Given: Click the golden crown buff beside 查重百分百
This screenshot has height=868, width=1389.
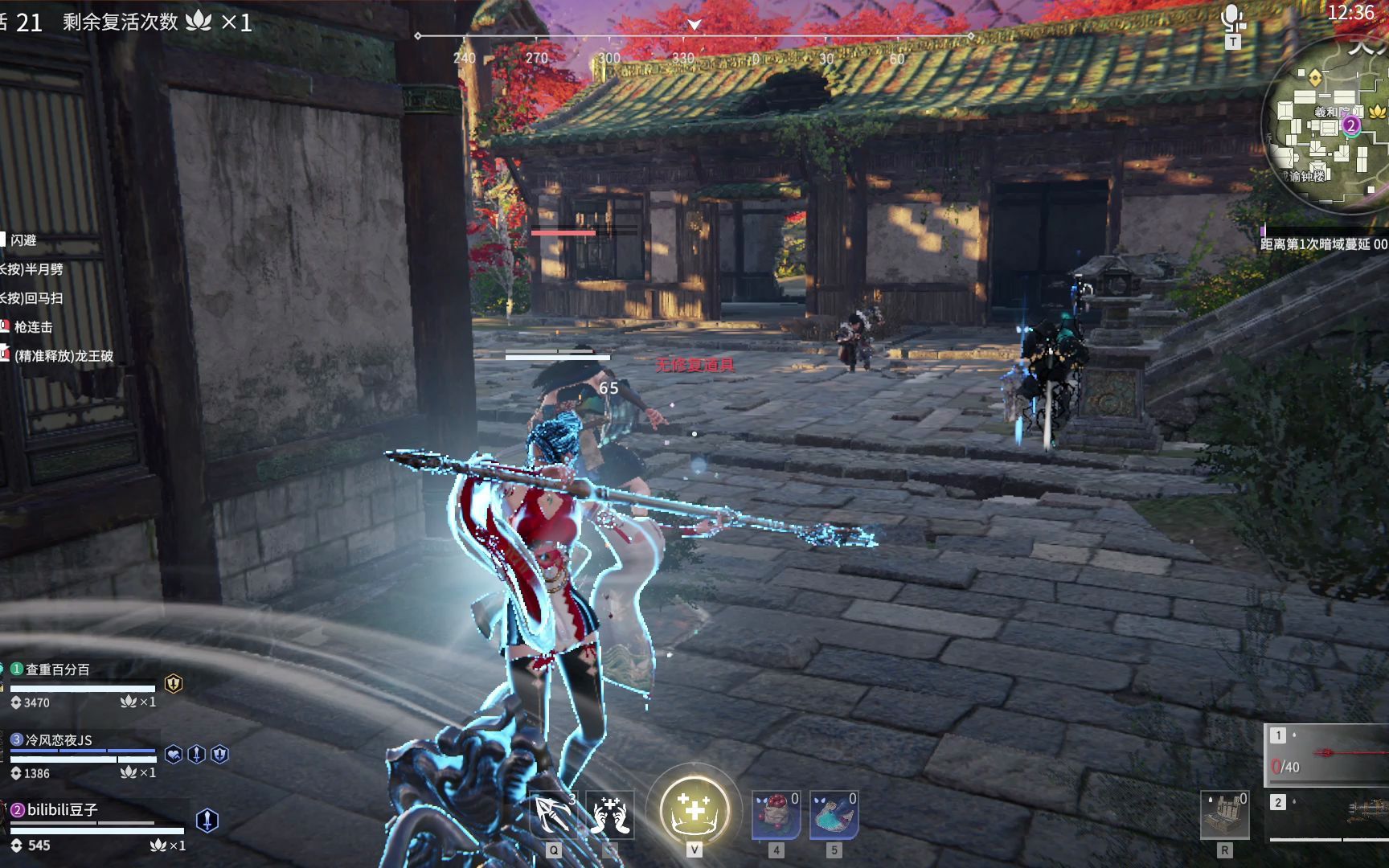Looking at the screenshot, I should point(174,685).
